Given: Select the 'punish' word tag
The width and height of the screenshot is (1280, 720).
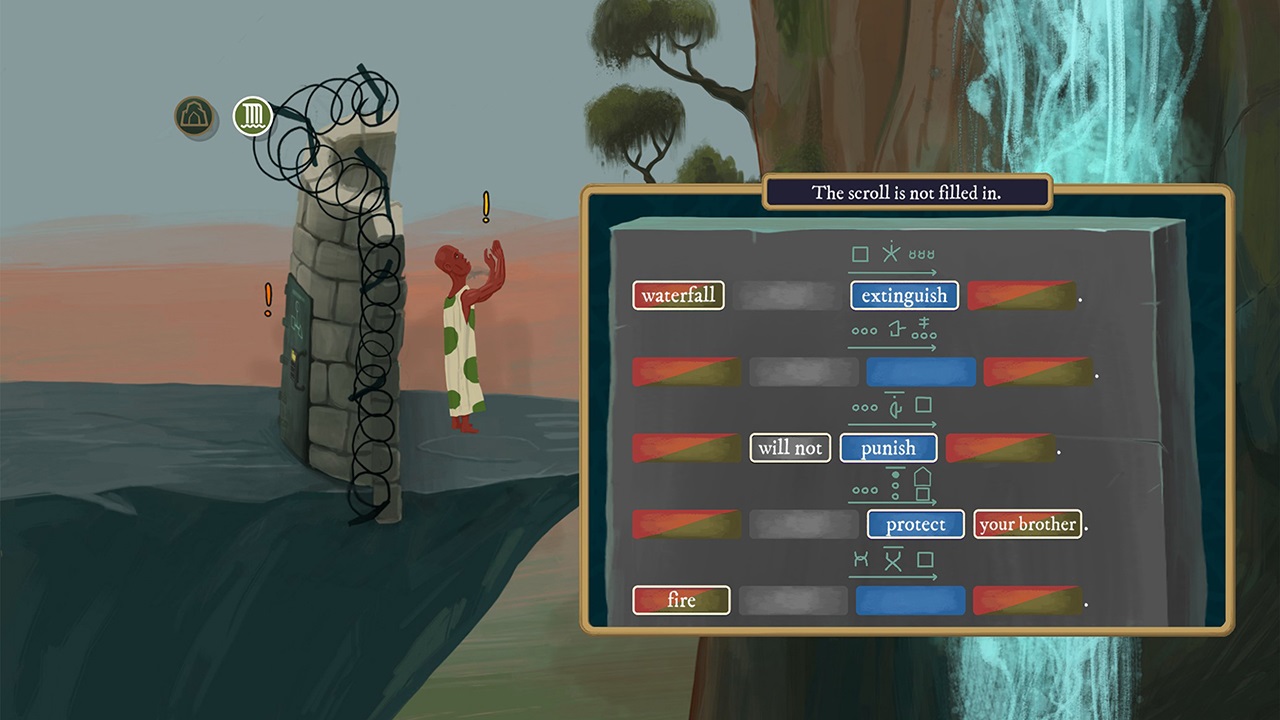Looking at the screenshot, I should point(888,447).
